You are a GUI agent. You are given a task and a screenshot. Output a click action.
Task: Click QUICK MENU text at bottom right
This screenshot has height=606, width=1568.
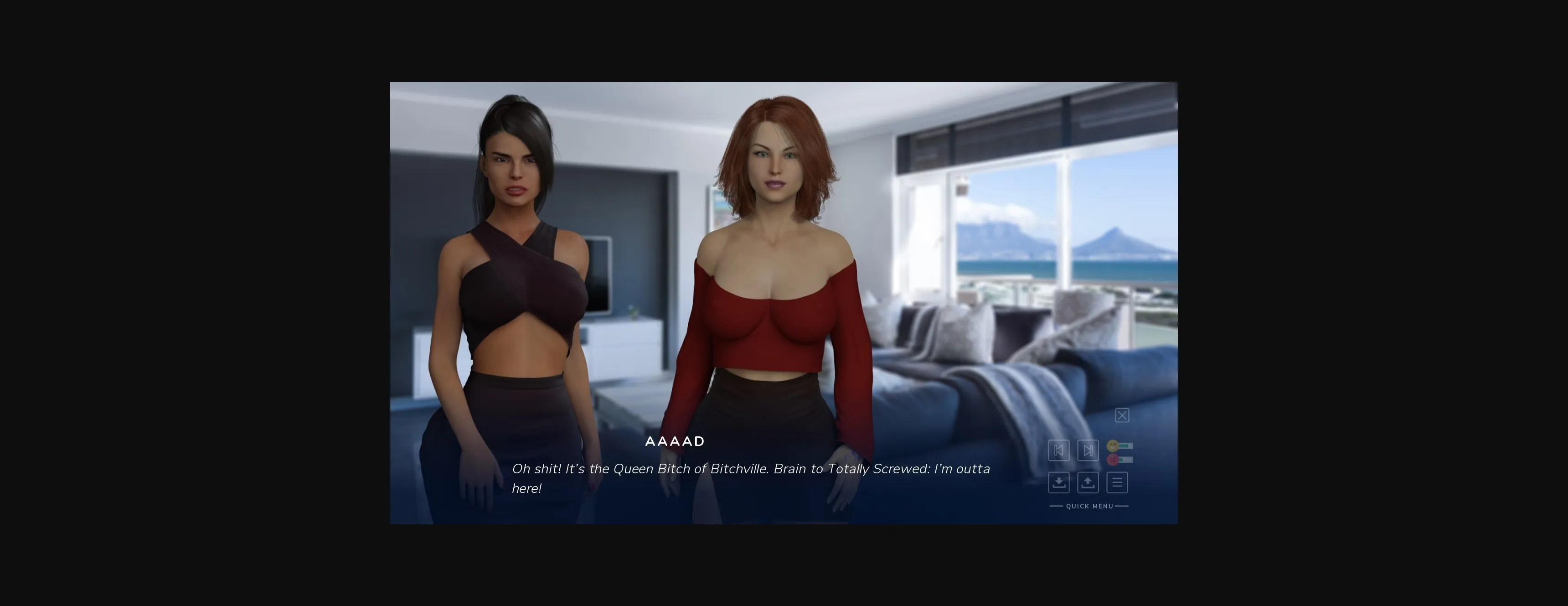coord(1088,506)
